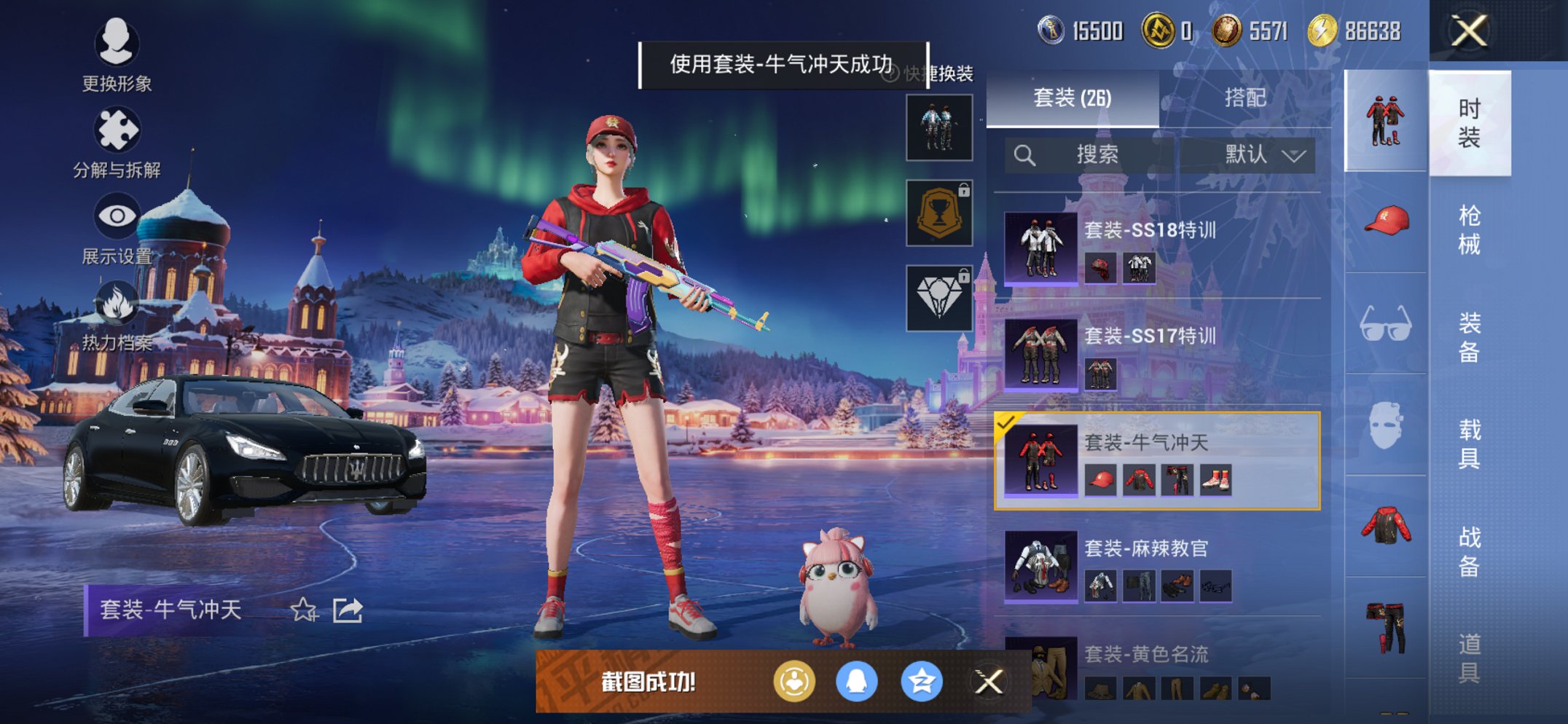Select the 套装-SS18特训 outfit thumbnail
The width and height of the screenshot is (1568, 724).
click(1041, 248)
